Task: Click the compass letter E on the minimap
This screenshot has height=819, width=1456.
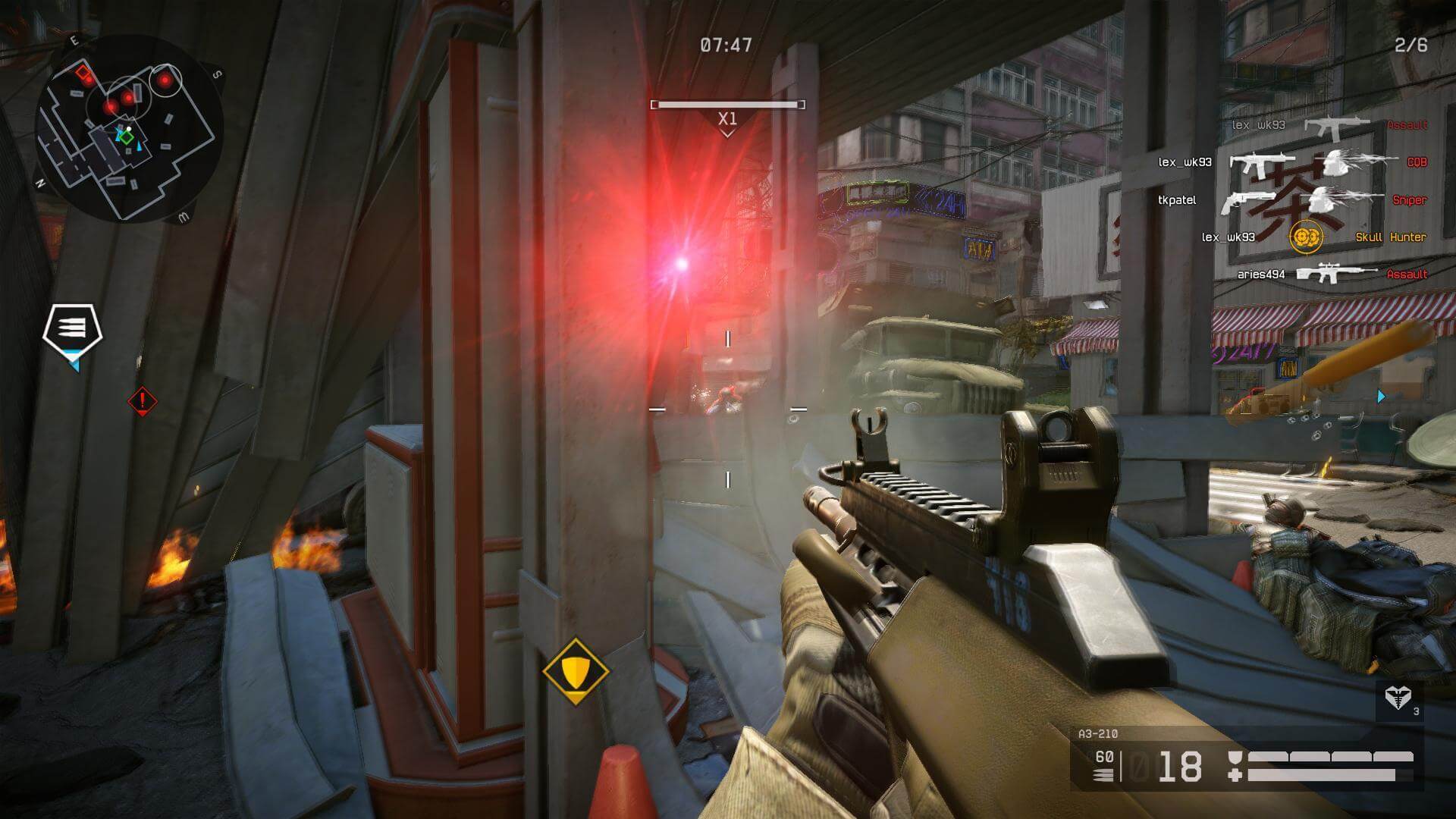Action: coord(74,39)
